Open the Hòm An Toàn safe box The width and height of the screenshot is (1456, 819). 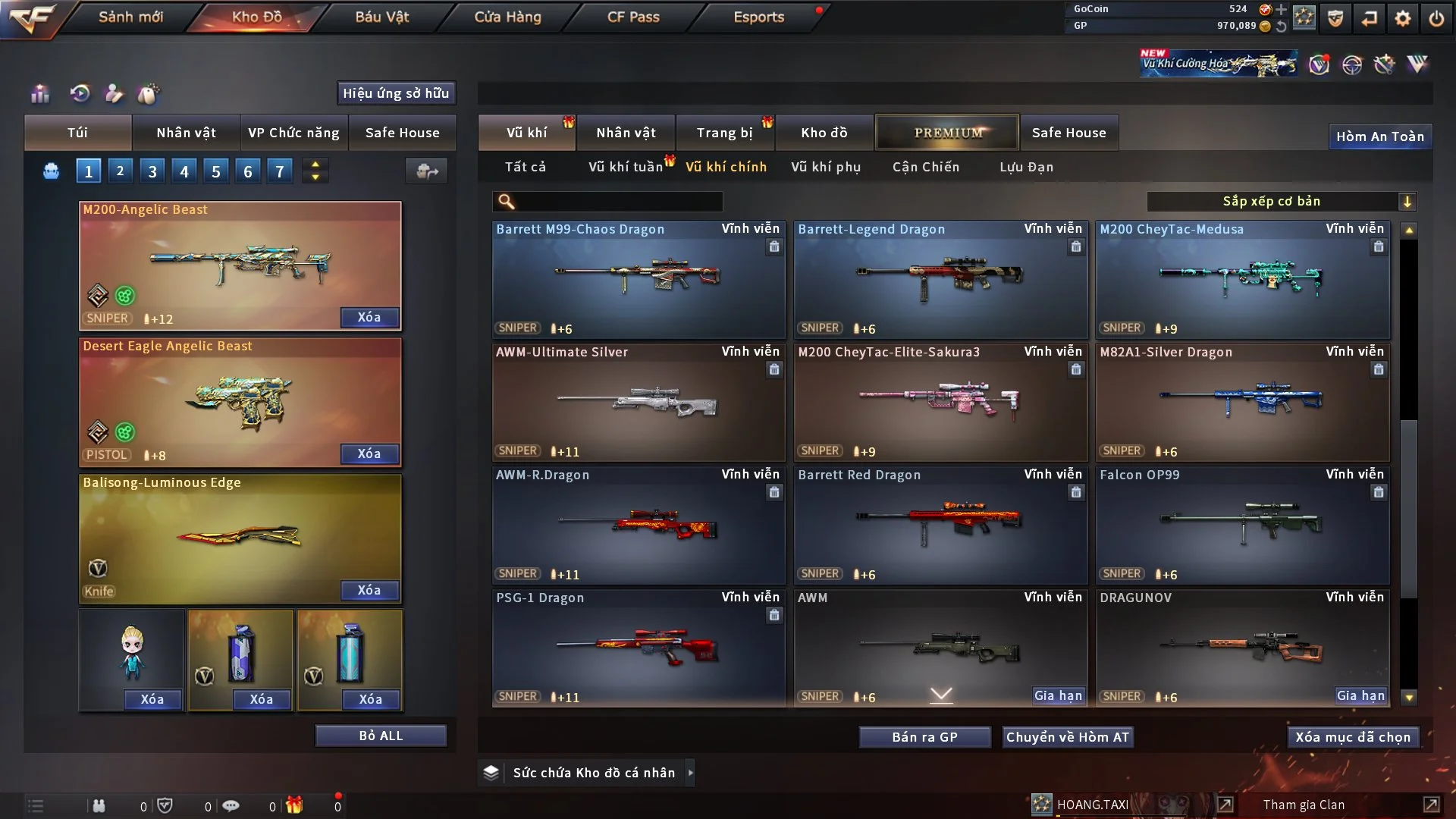[x=1379, y=136]
